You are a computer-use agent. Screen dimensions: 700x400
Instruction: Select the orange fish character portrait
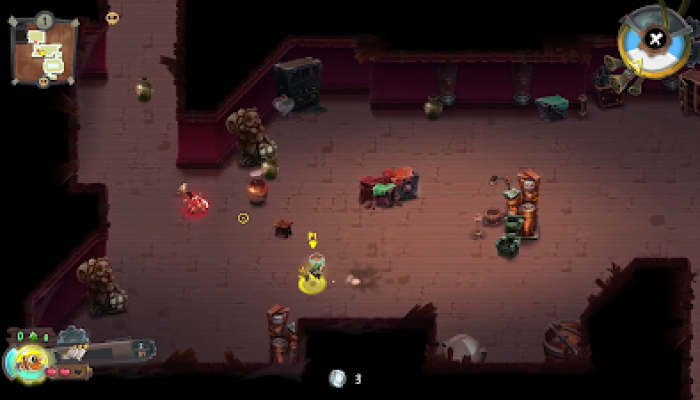(28, 361)
